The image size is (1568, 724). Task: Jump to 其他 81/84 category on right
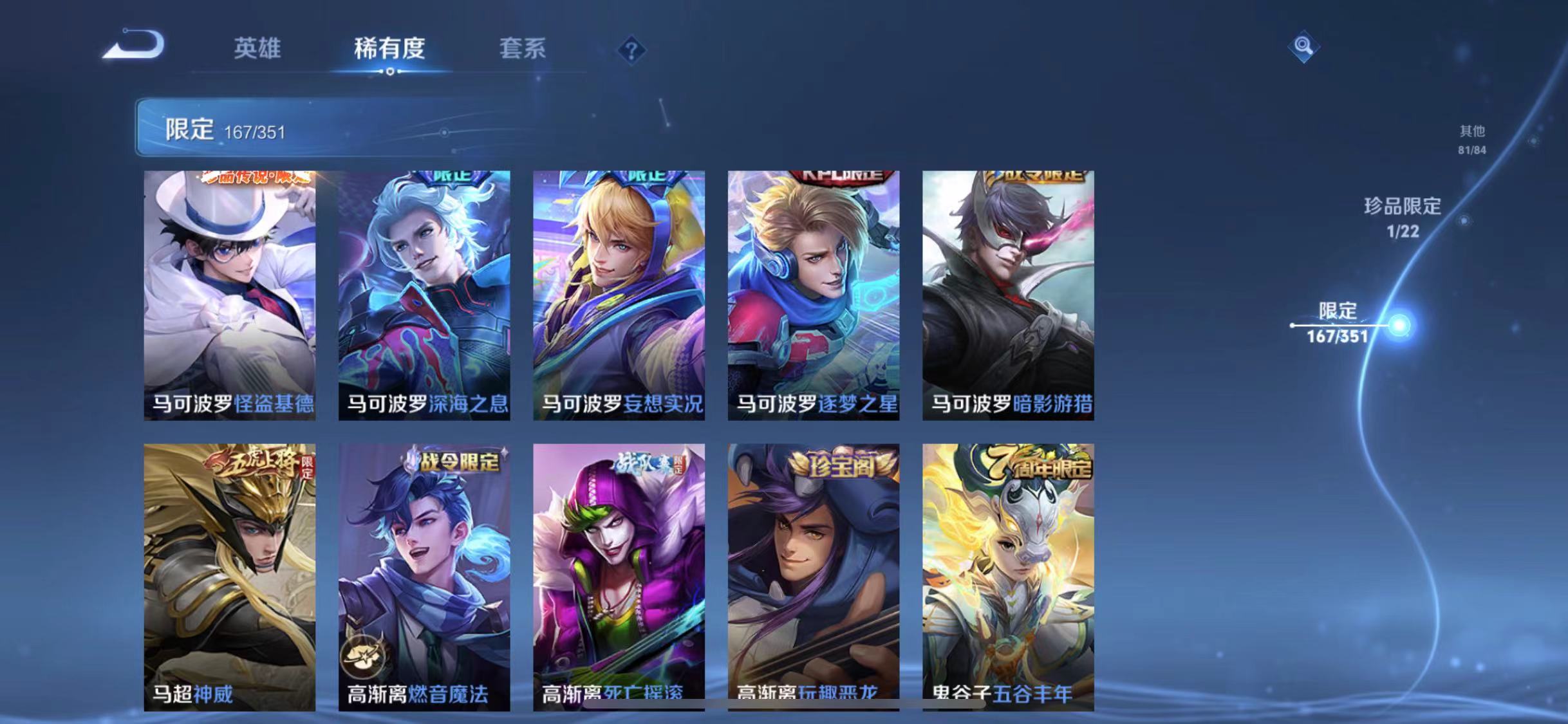(1474, 139)
